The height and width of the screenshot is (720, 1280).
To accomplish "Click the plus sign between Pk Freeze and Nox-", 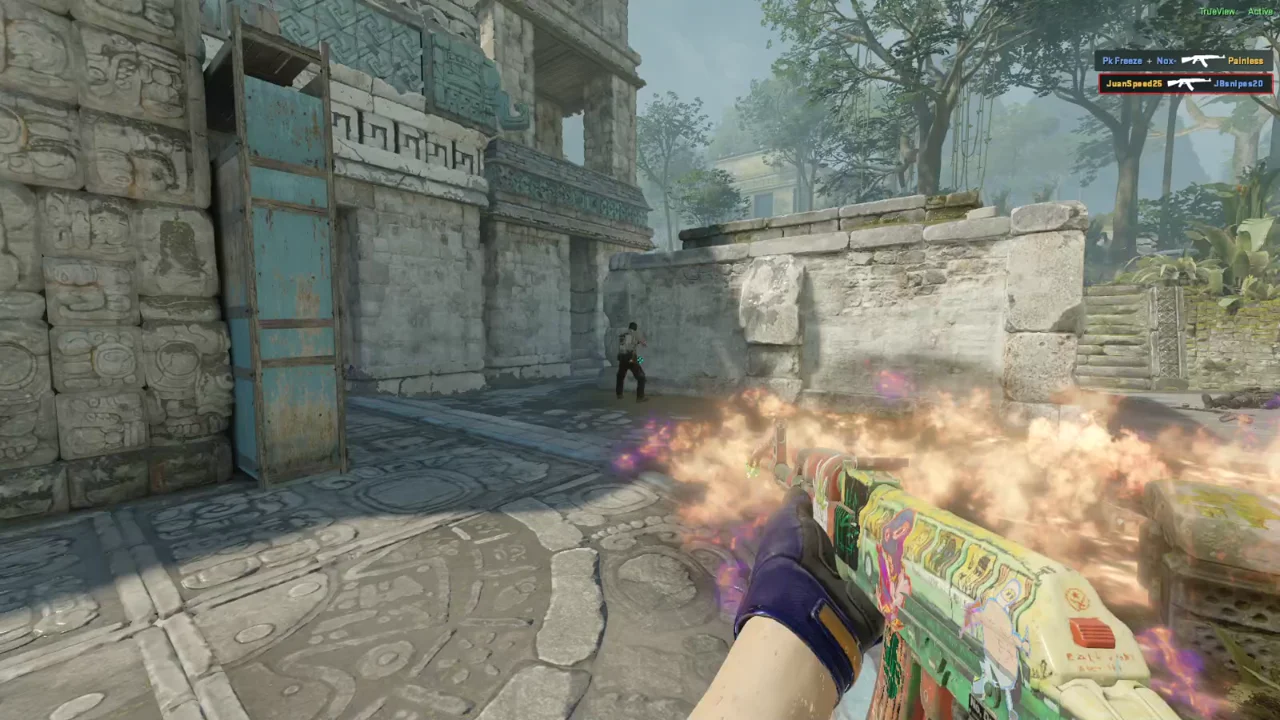I will tap(1149, 60).
